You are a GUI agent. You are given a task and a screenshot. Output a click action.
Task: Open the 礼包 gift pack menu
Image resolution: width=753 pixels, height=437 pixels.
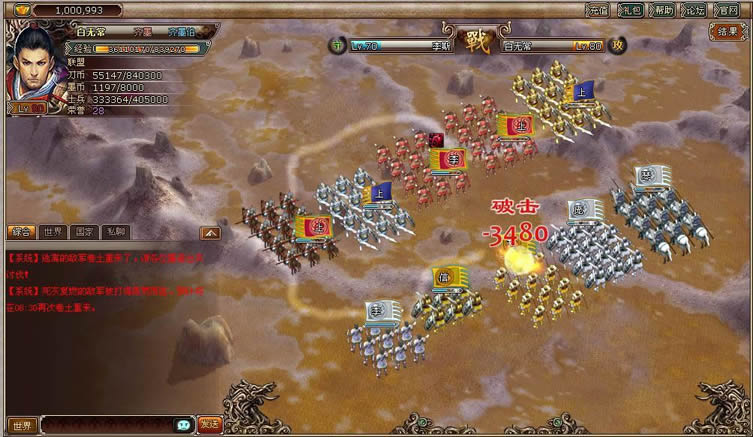(631, 10)
